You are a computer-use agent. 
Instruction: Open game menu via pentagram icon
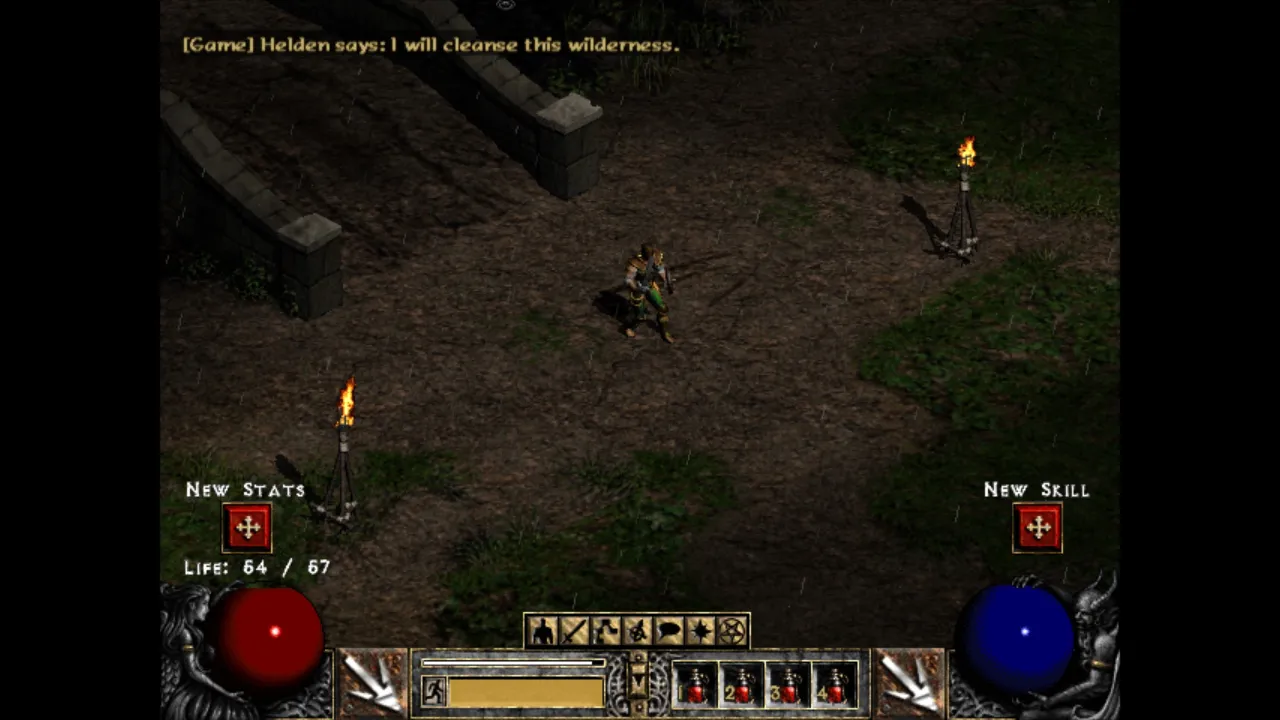[733, 631]
